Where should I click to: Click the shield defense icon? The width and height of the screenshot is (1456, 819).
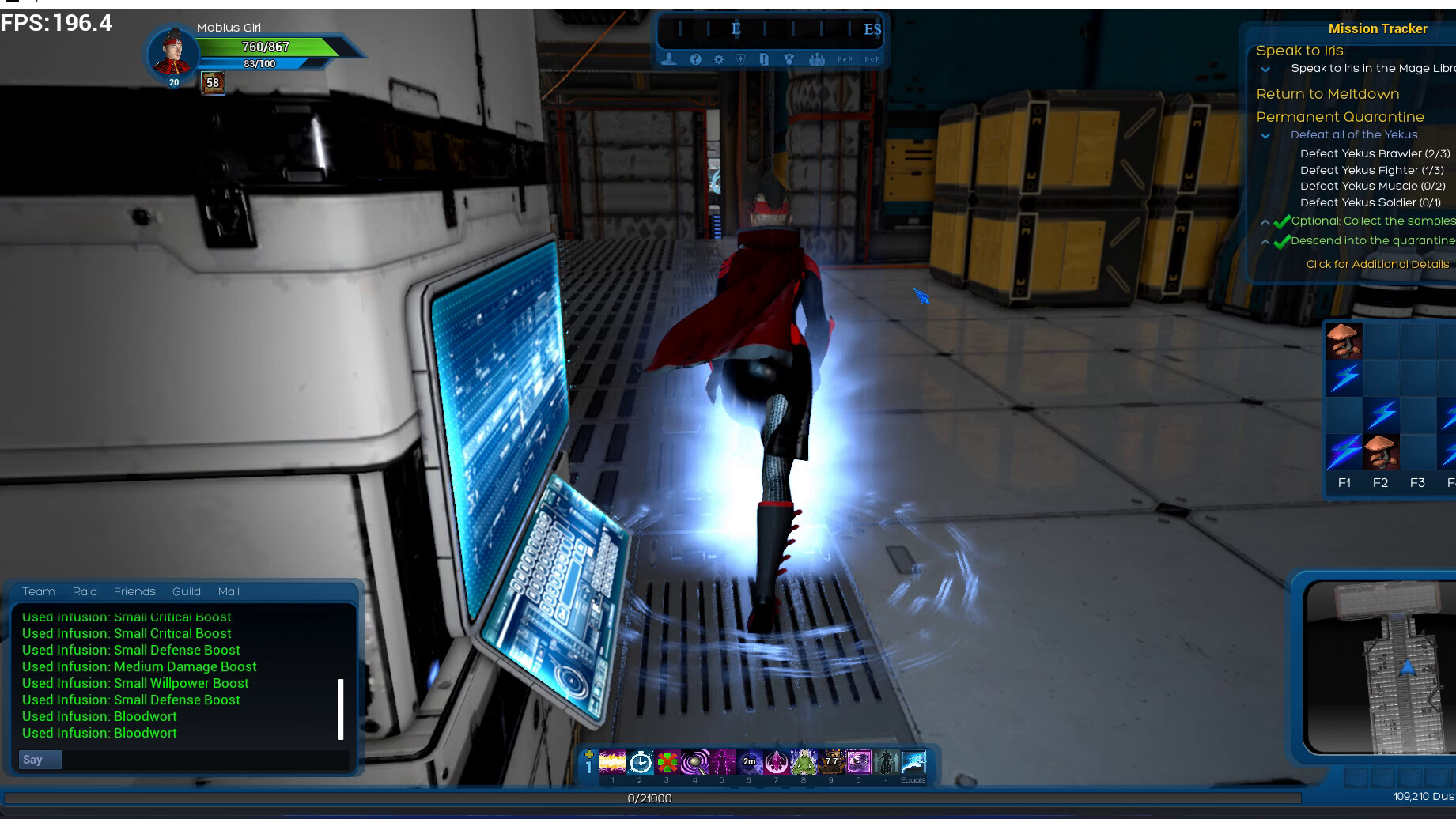pos(741,59)
